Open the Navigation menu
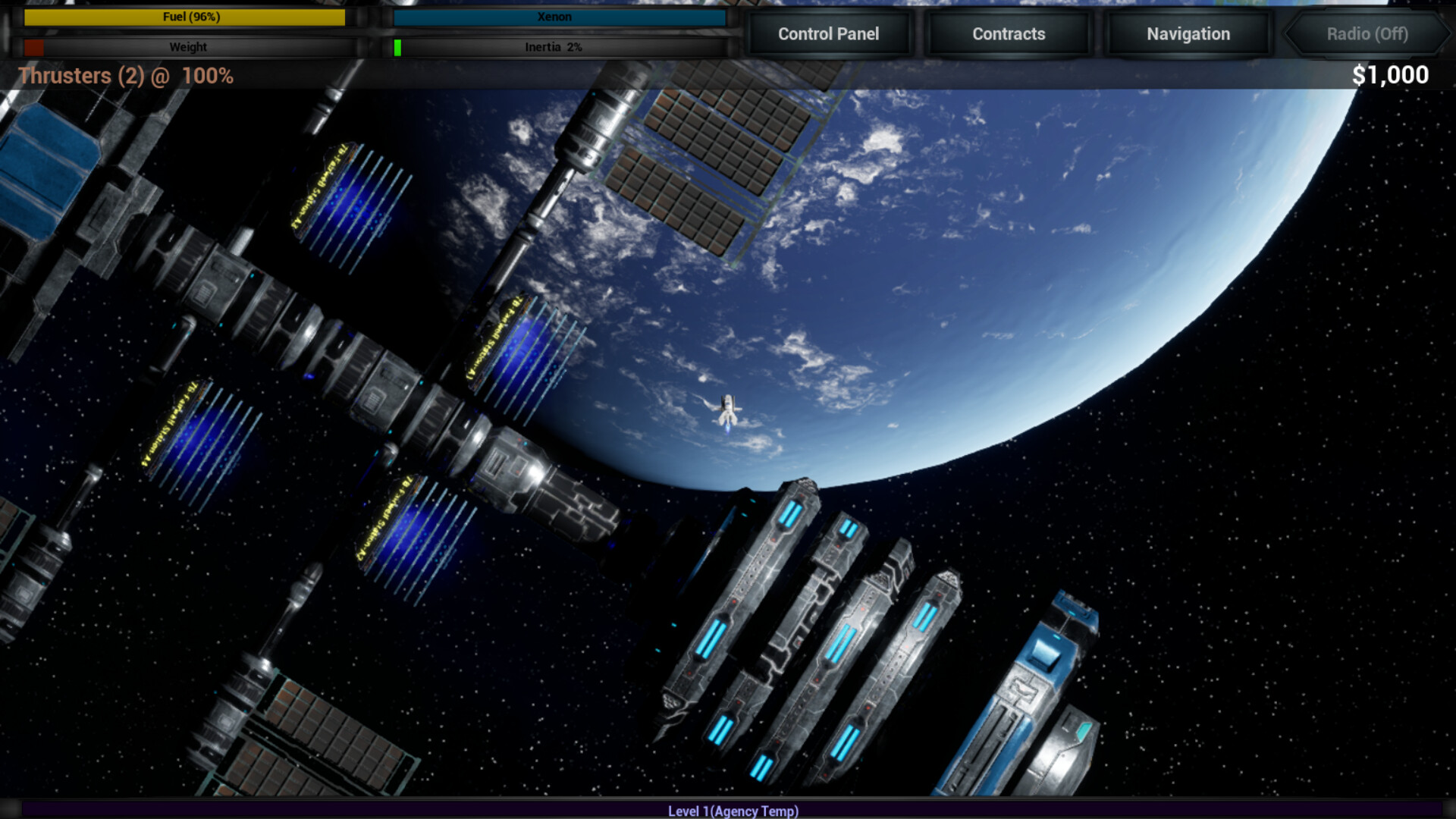Image resolution: width=1456 pixels, height=819 pixels. tap(1187, 34)
